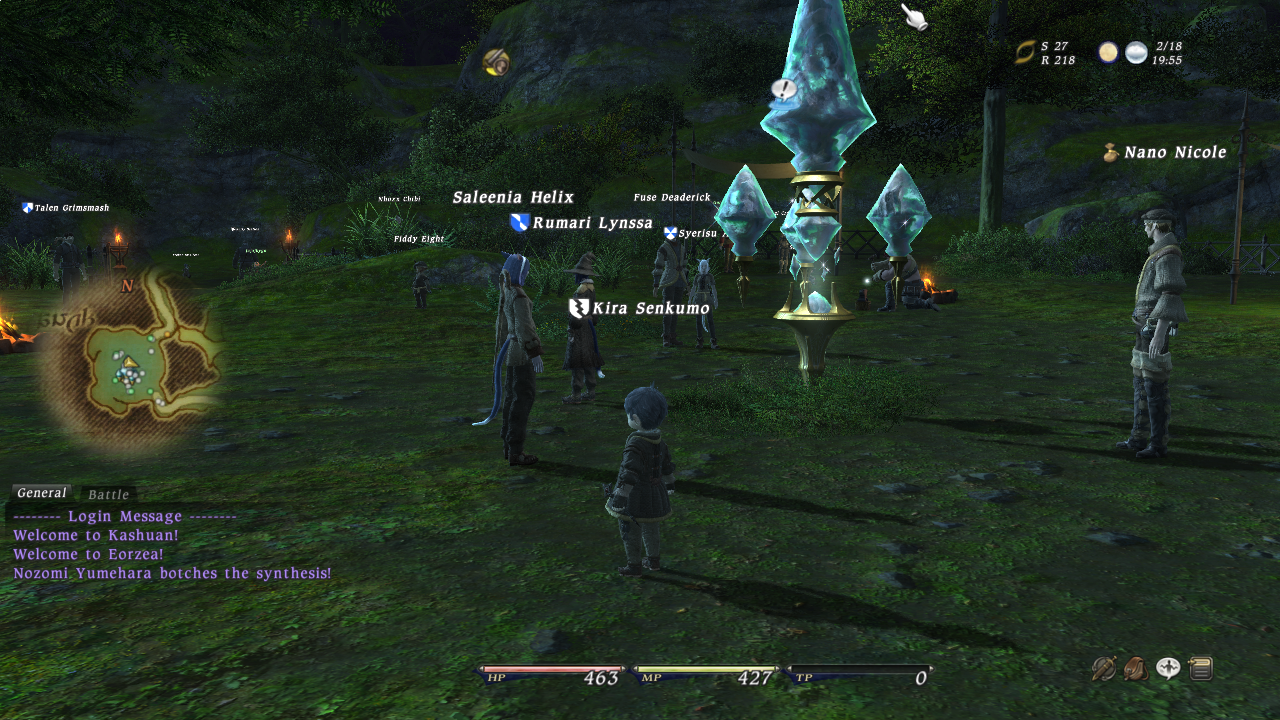Switch to the Battle chat tab
1280x720 pixels.
(108, 495)
